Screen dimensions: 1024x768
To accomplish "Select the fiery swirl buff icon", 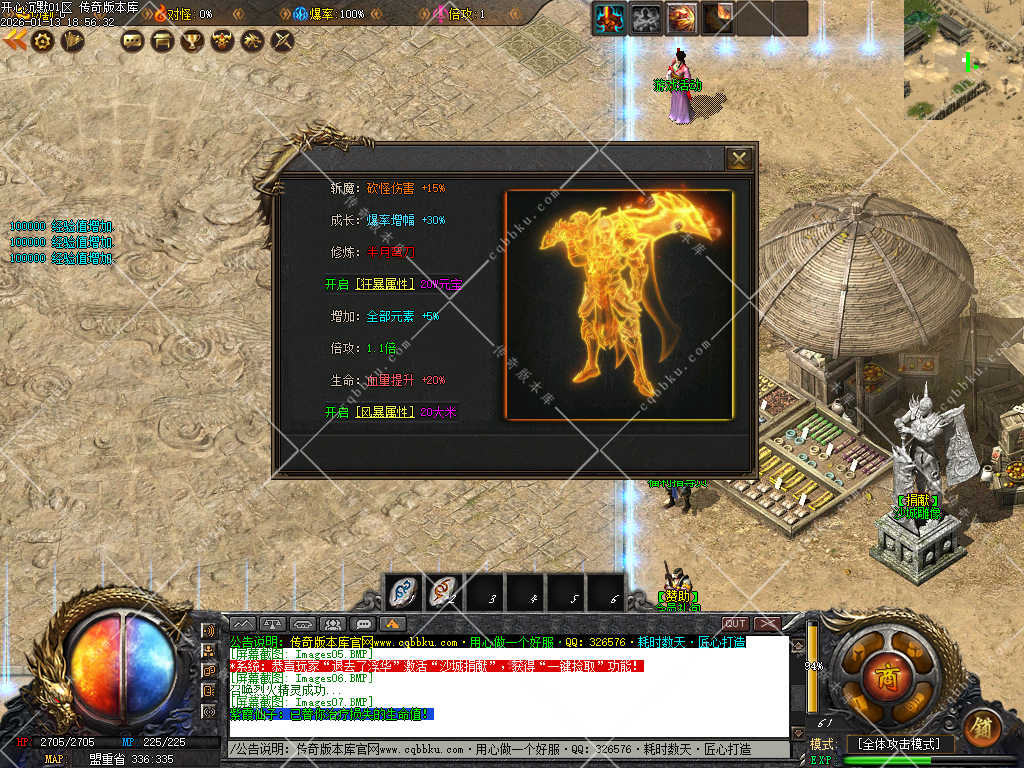I will coord(681,18).
